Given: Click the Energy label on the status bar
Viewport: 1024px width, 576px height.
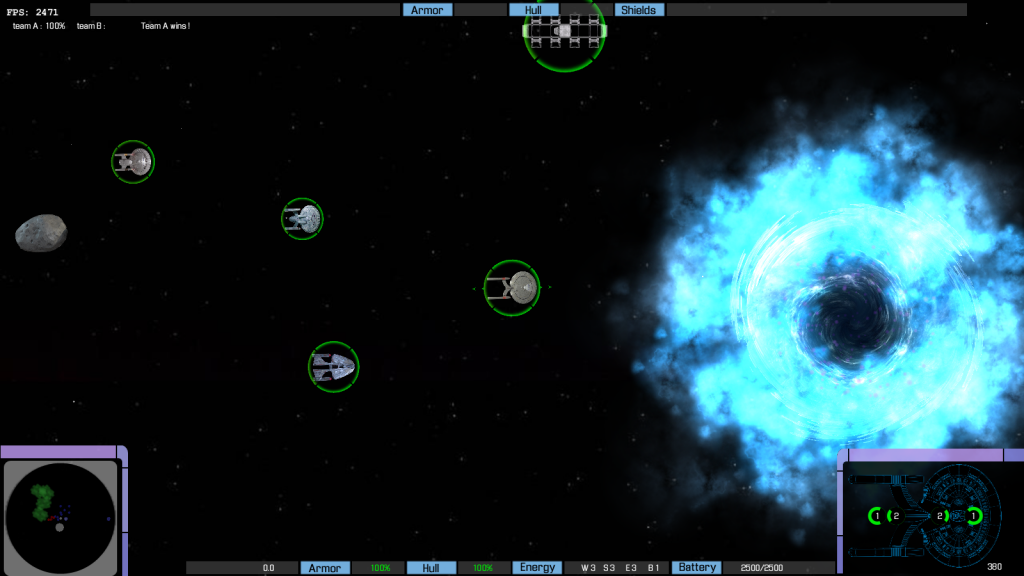Looking at the screenshot, I should coord(537,568).
